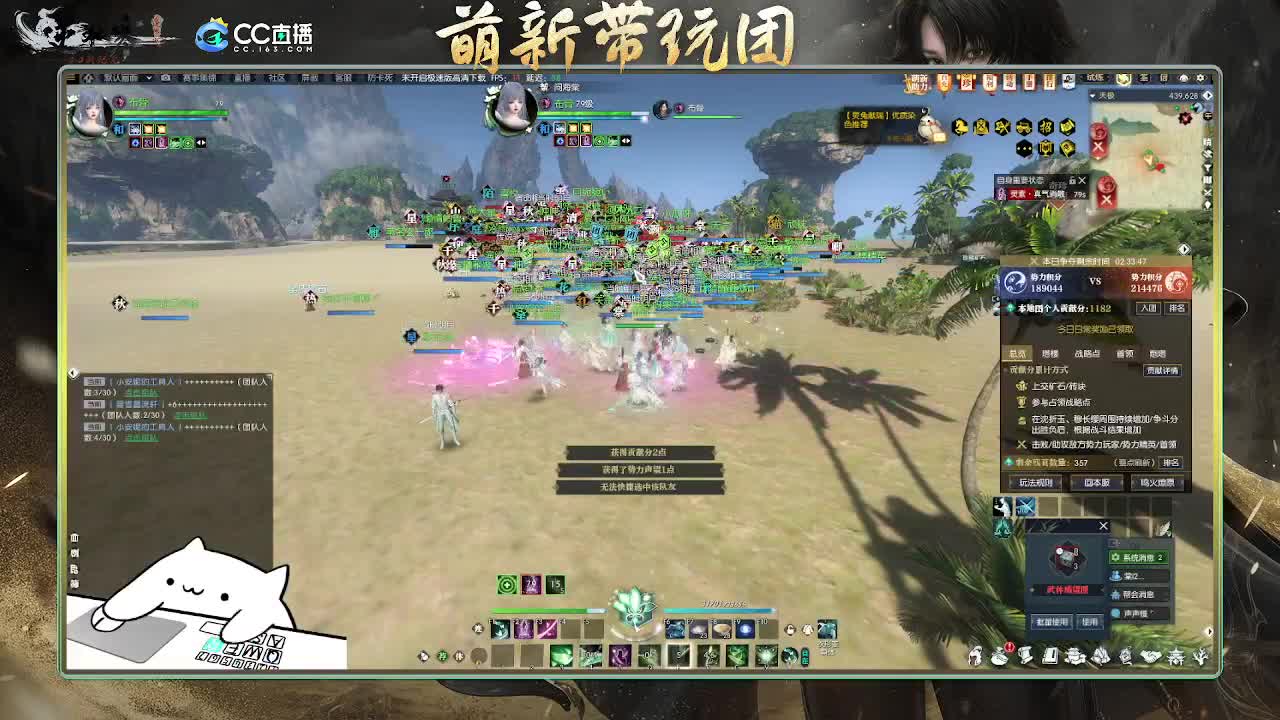
Task: Switch to the 战略点 tab in the faction panel
Action: [1087, 352]
